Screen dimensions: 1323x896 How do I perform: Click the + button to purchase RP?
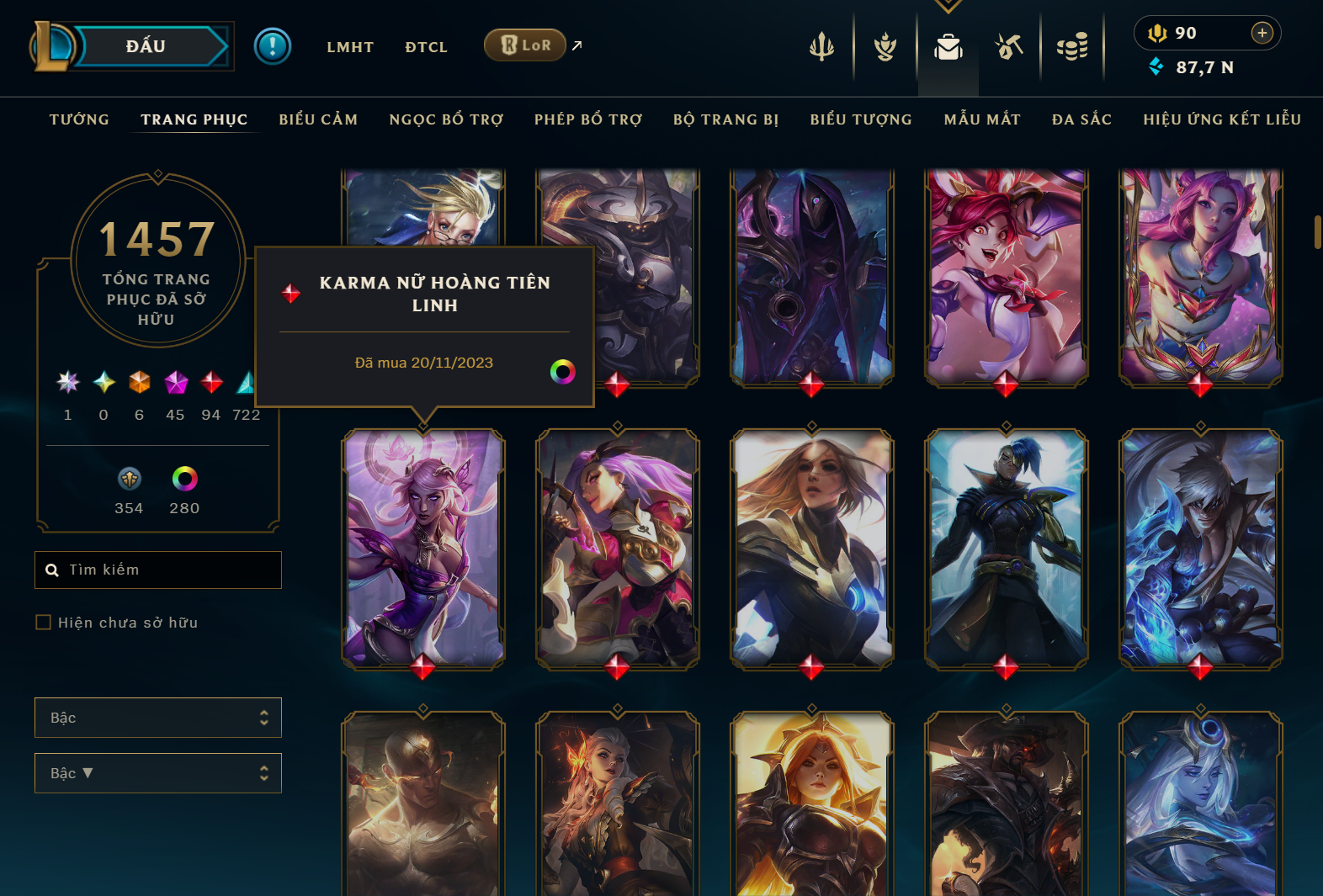1262,33
